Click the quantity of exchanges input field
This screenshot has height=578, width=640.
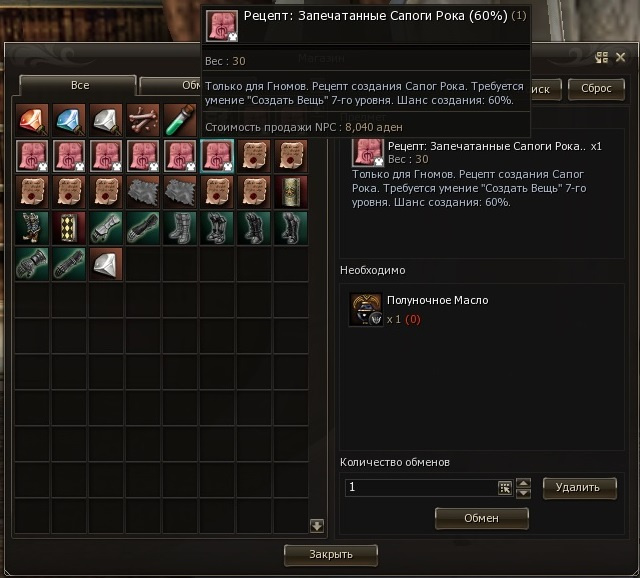420,487
